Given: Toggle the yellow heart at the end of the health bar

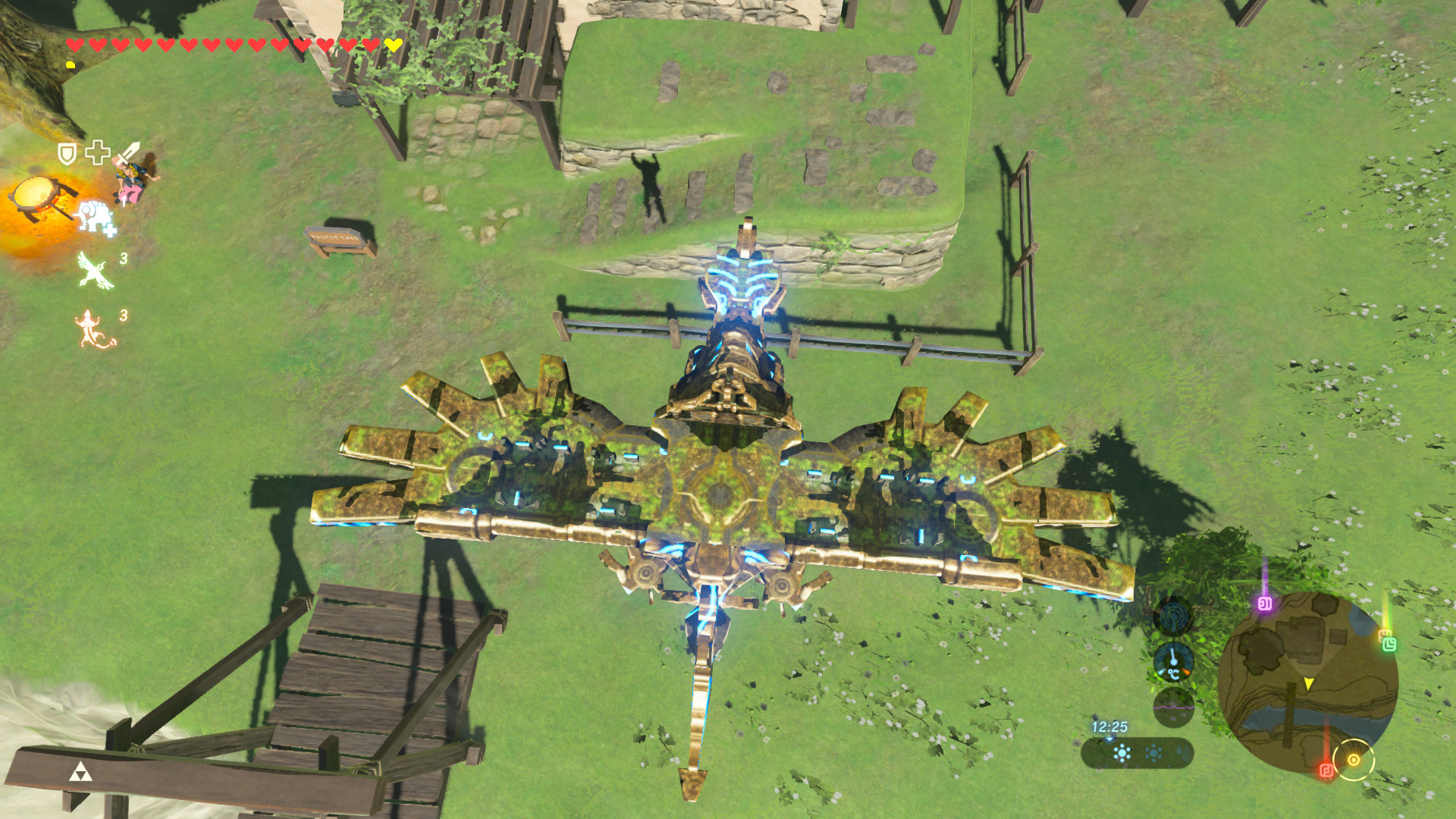Looking at the screenshot, I should [392, 45].
